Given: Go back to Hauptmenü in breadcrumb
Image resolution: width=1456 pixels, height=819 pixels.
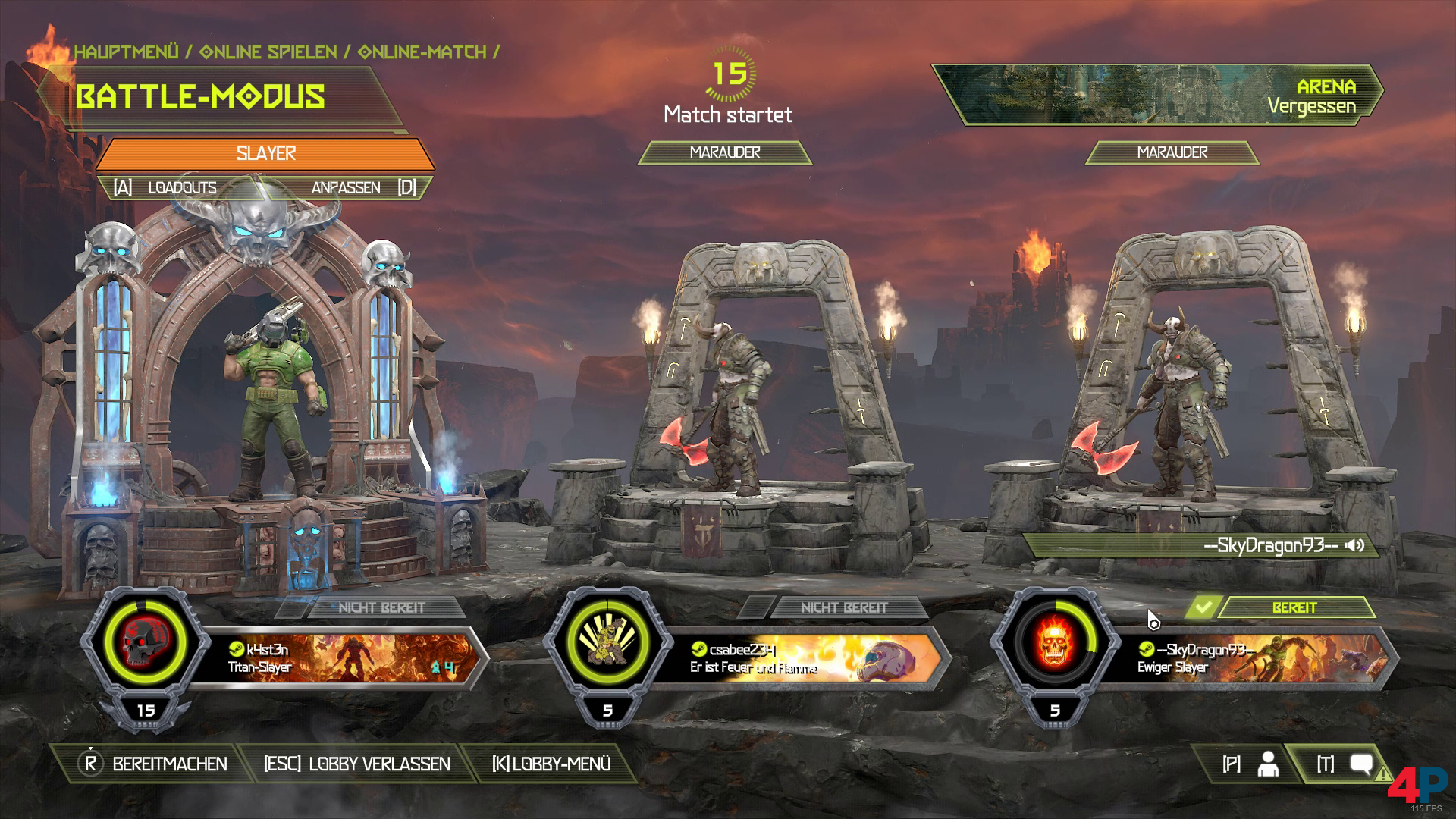Looking at the screenshot, I should click(x=127, y=52).
